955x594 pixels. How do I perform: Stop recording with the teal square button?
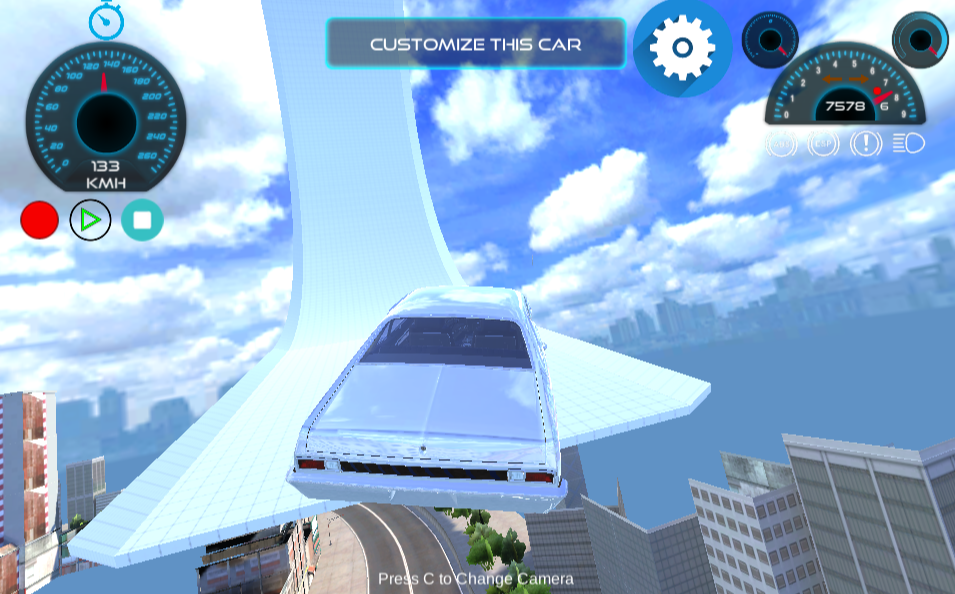[142, 220]
